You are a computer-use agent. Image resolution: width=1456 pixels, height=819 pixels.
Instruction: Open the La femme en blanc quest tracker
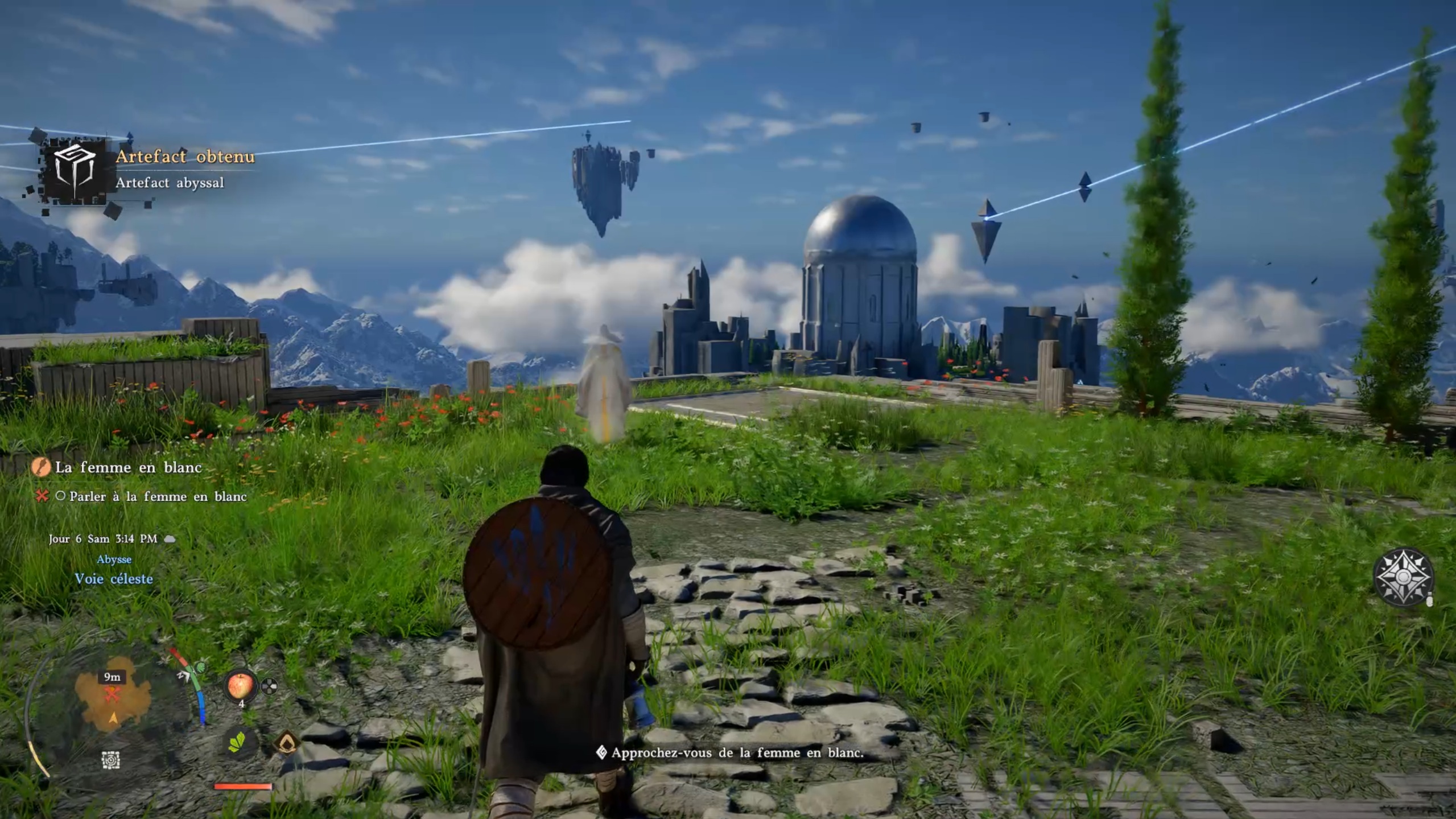click(x=128, y=467)
